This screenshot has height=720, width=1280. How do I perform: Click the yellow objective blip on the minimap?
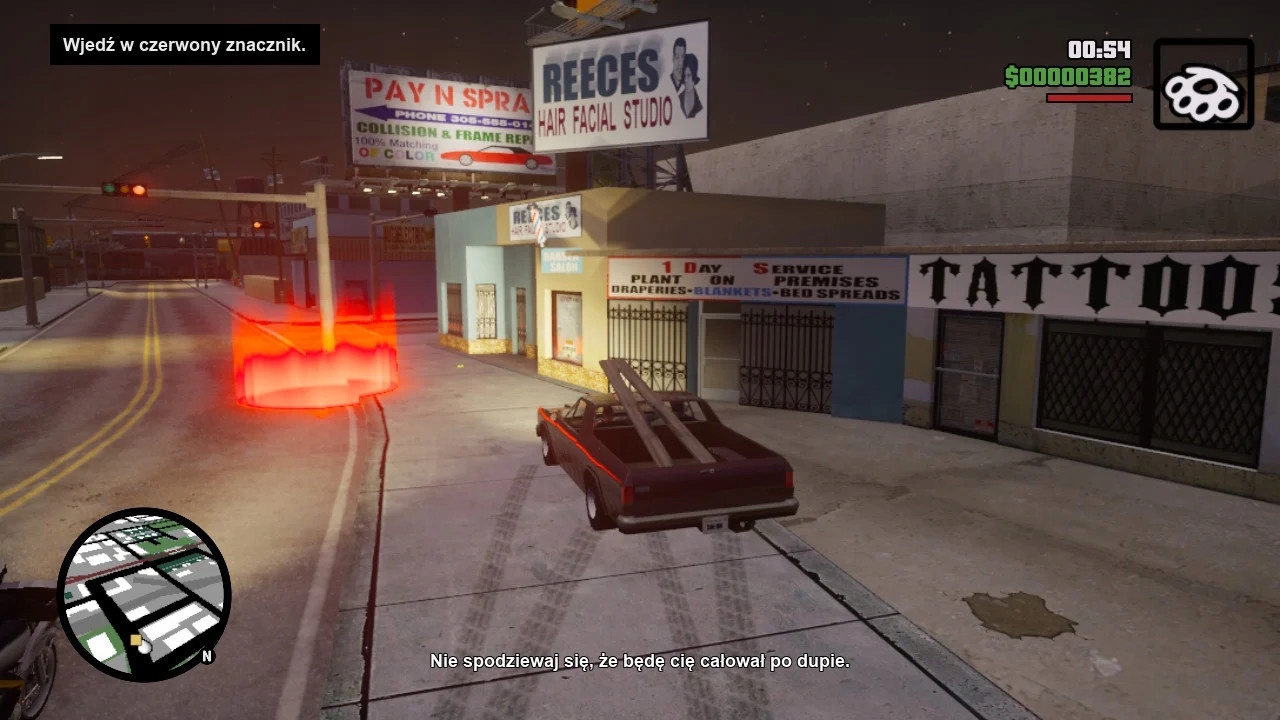pos(136,639)
